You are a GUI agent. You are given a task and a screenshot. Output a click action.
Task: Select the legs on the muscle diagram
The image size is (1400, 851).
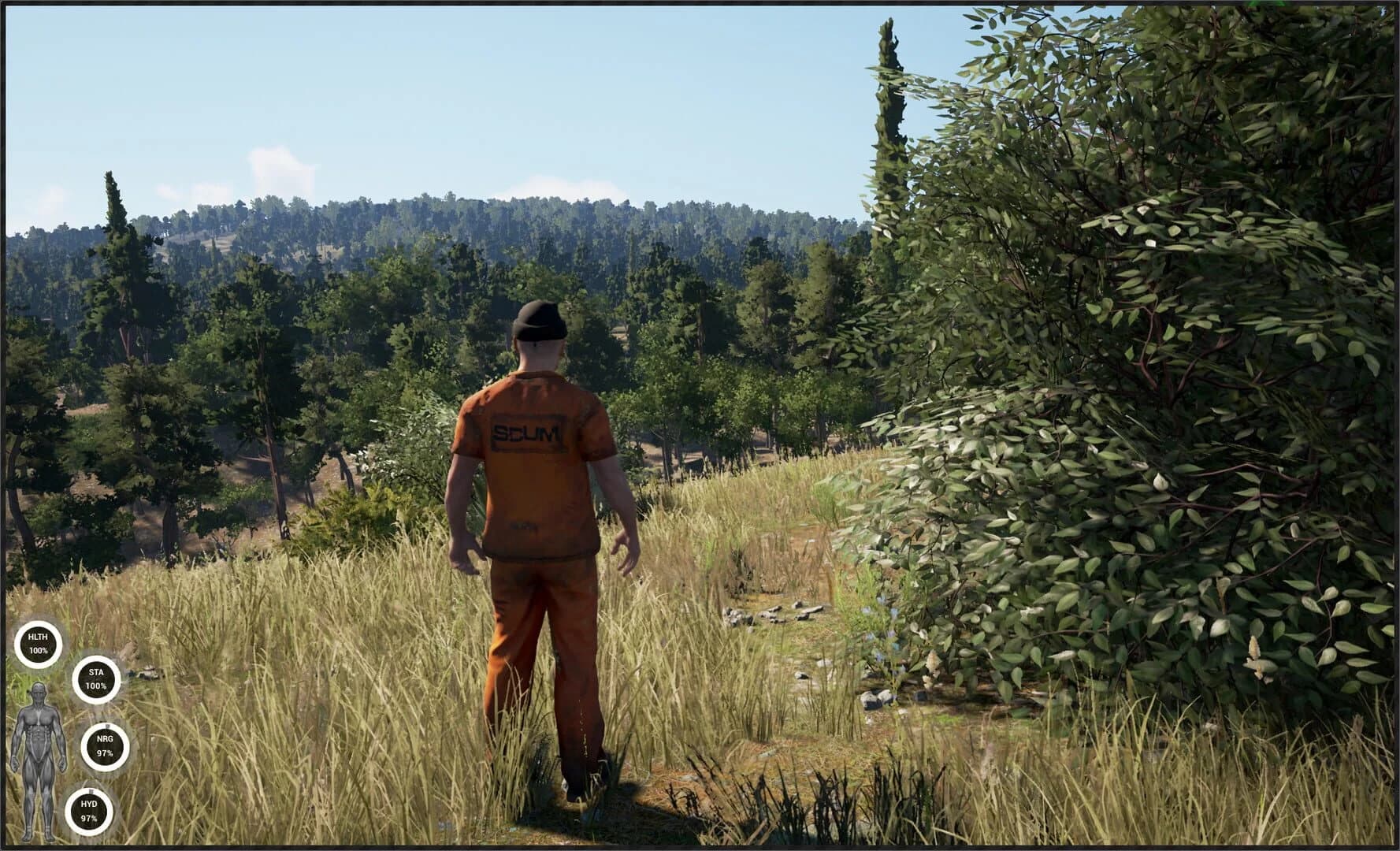click(x=40, y=798)
